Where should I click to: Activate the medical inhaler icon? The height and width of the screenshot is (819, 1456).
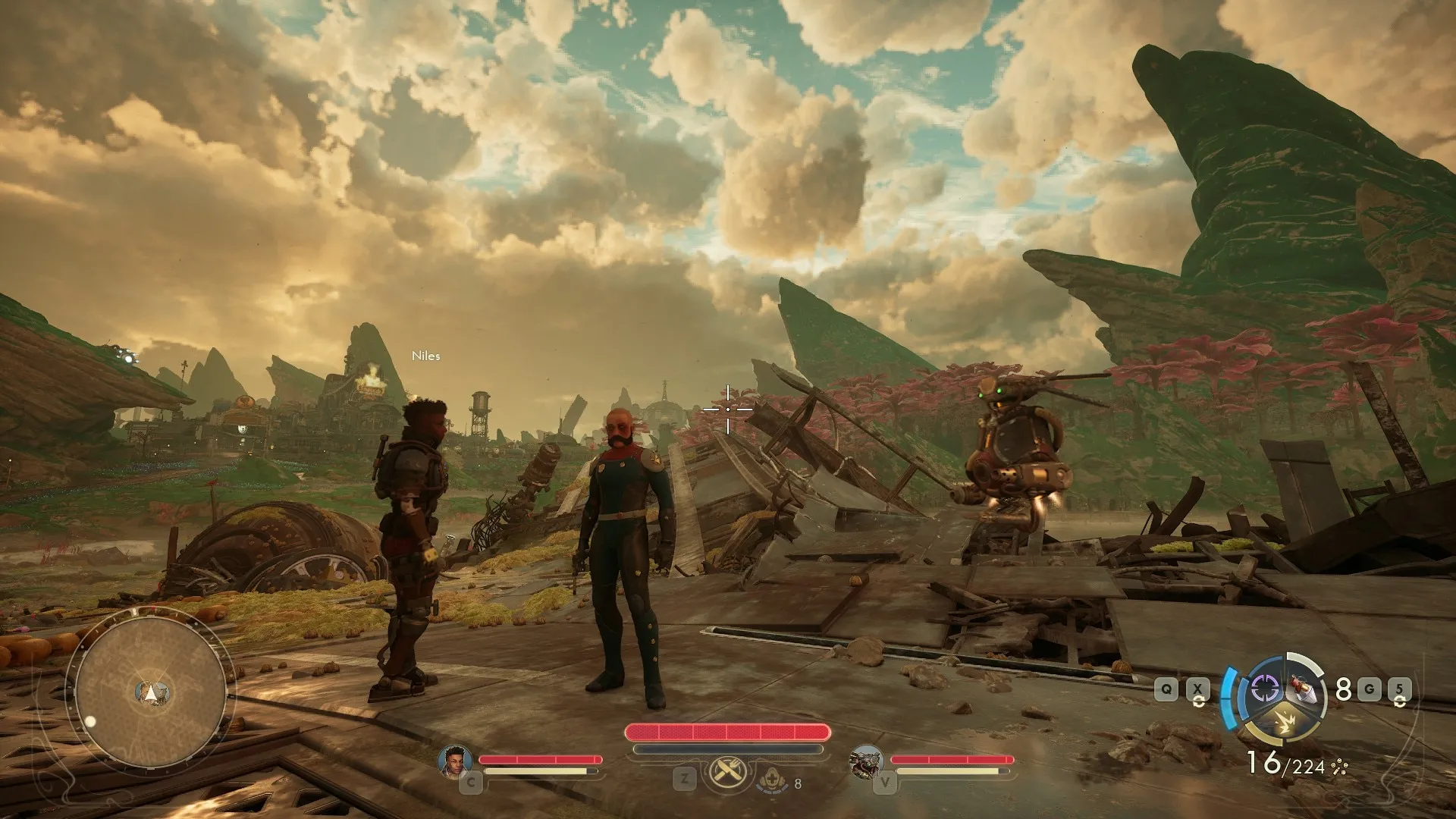(x=772, y=779)
